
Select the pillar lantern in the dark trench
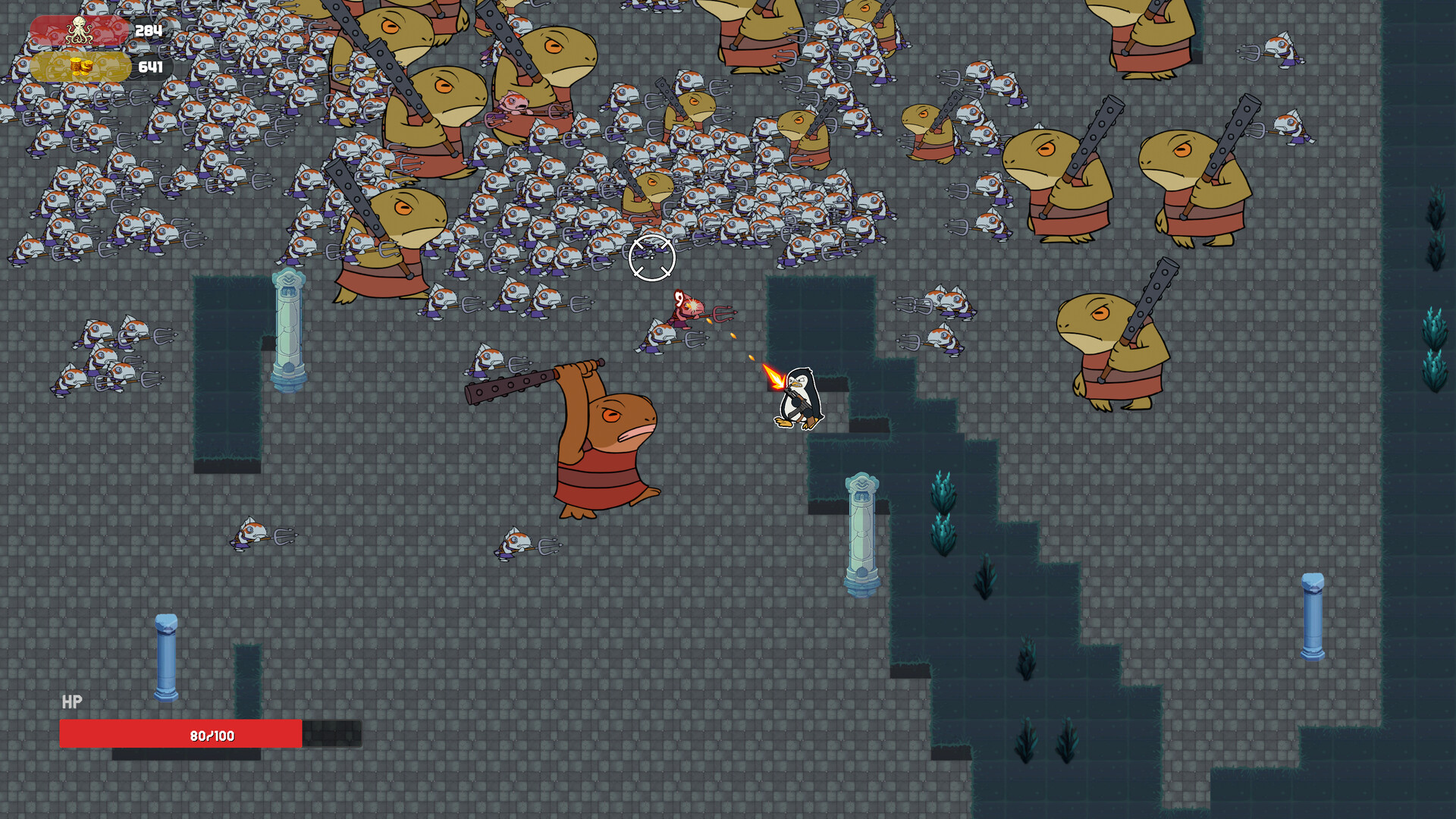tap(863, 531)
